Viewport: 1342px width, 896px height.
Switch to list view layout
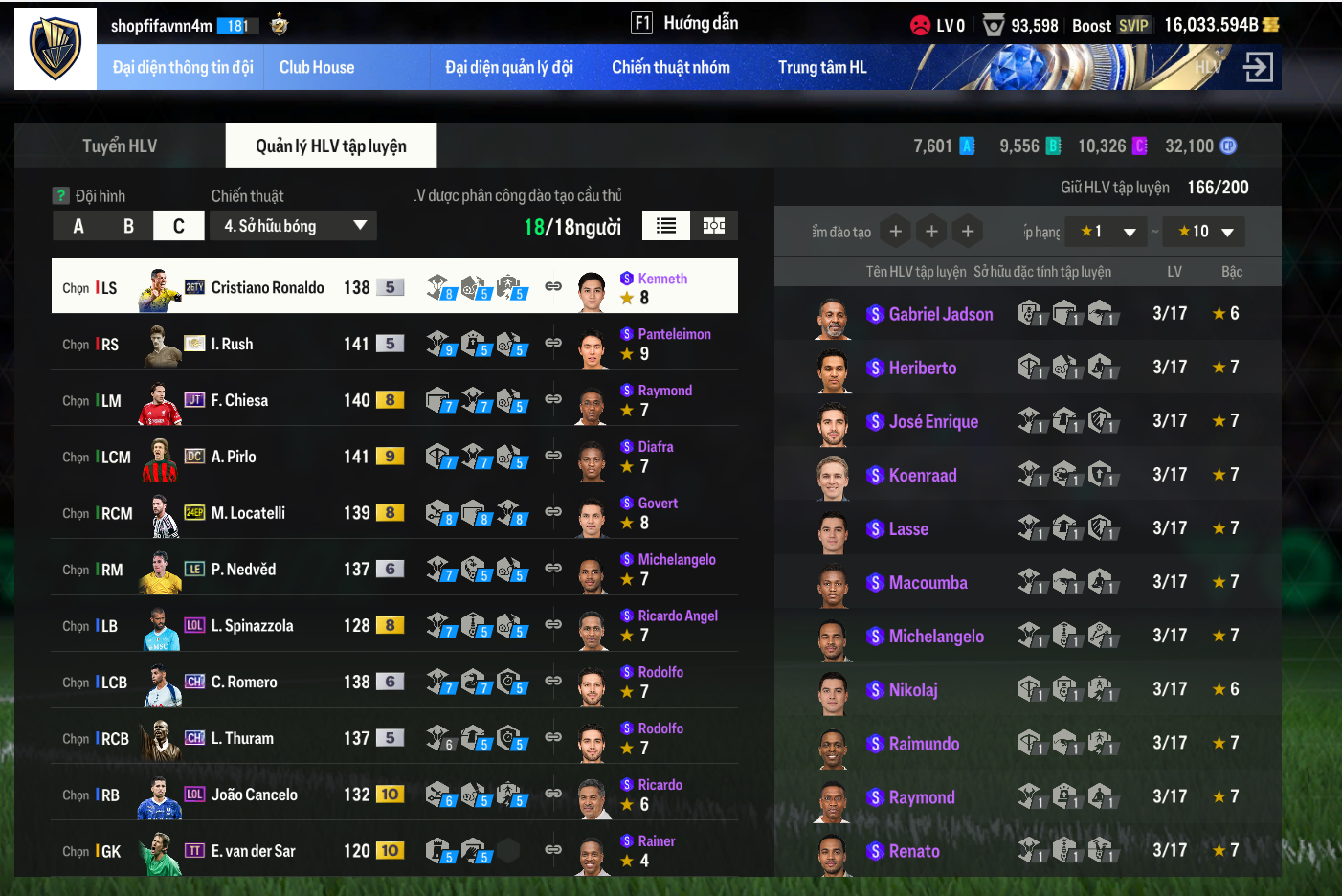666,226
